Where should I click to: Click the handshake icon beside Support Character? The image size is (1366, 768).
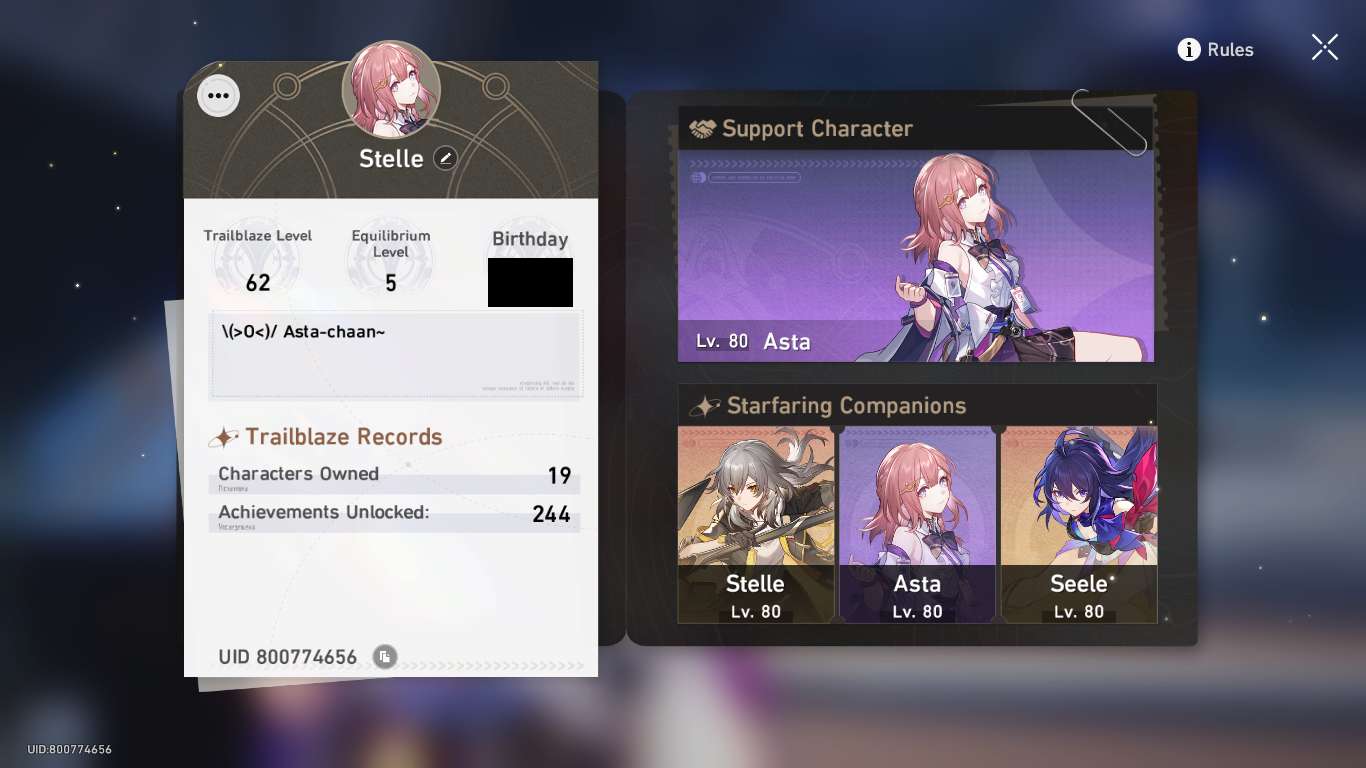click(x=700, y=128)
